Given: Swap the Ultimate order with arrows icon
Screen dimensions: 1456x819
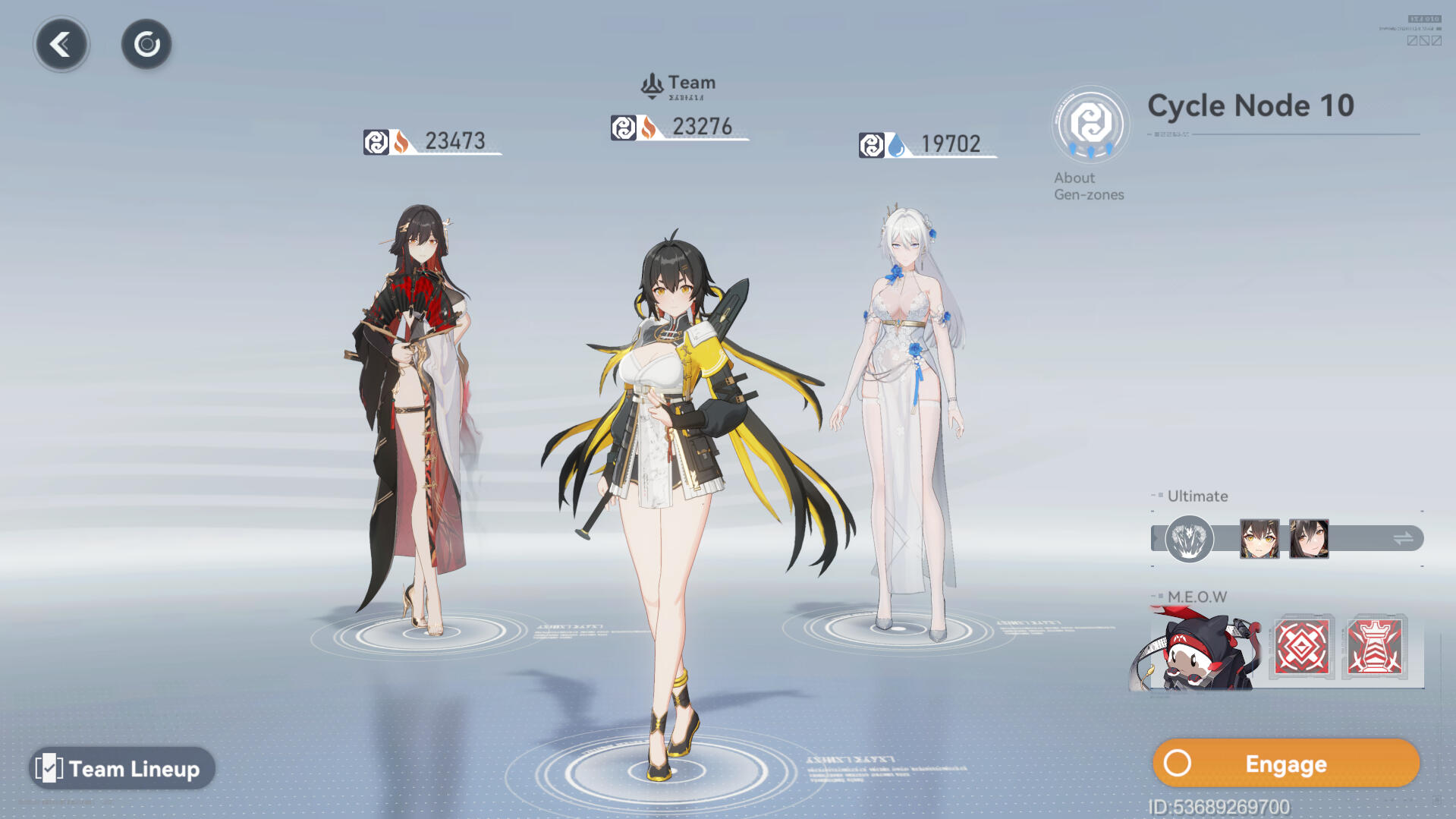Looking at the screenshot, I should coord(1403,538).
